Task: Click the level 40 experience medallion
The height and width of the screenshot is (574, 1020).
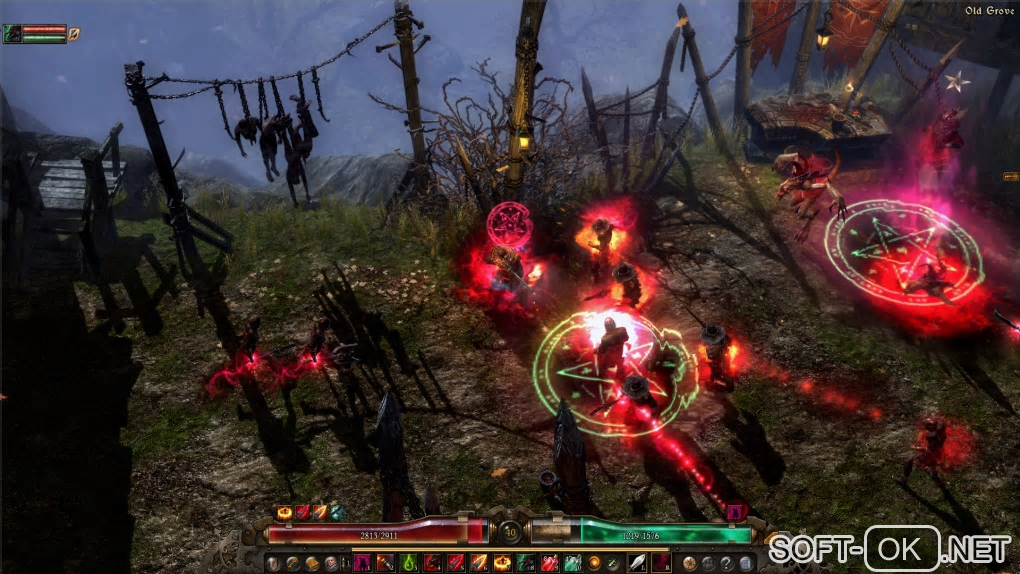Action: [510, 531]
